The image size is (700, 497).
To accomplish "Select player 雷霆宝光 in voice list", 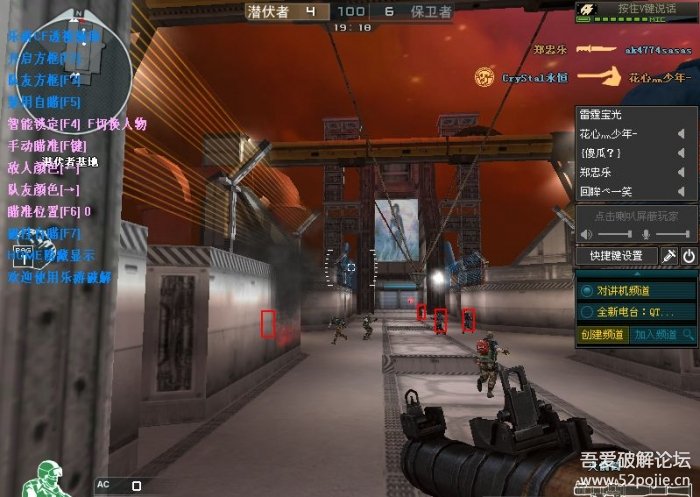I will (x=603, y=115).
